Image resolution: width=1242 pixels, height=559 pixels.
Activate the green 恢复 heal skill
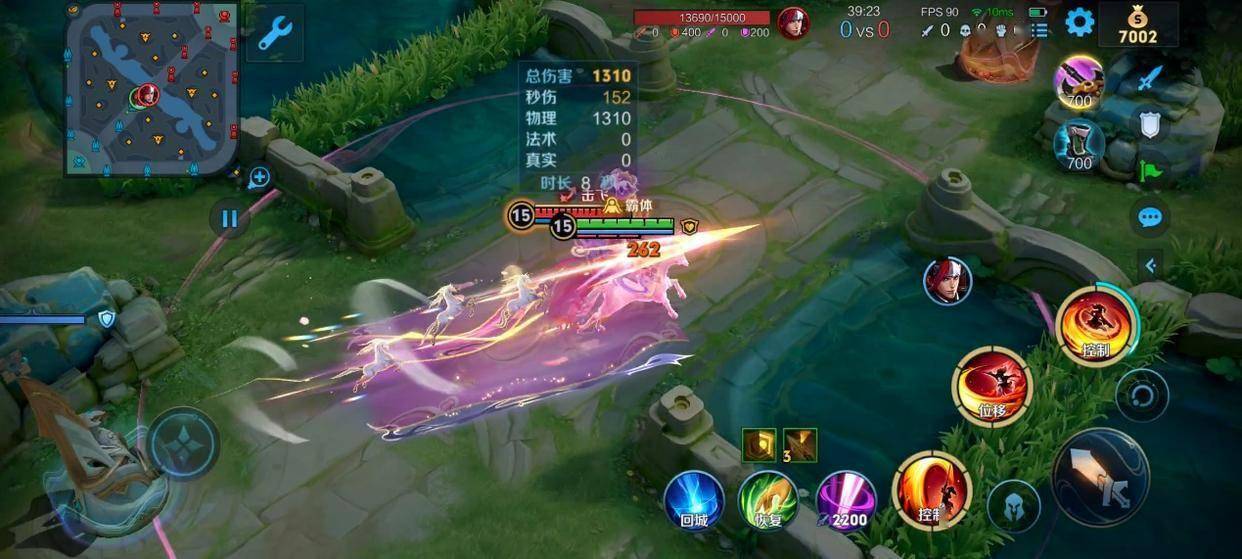coord(768,500)
